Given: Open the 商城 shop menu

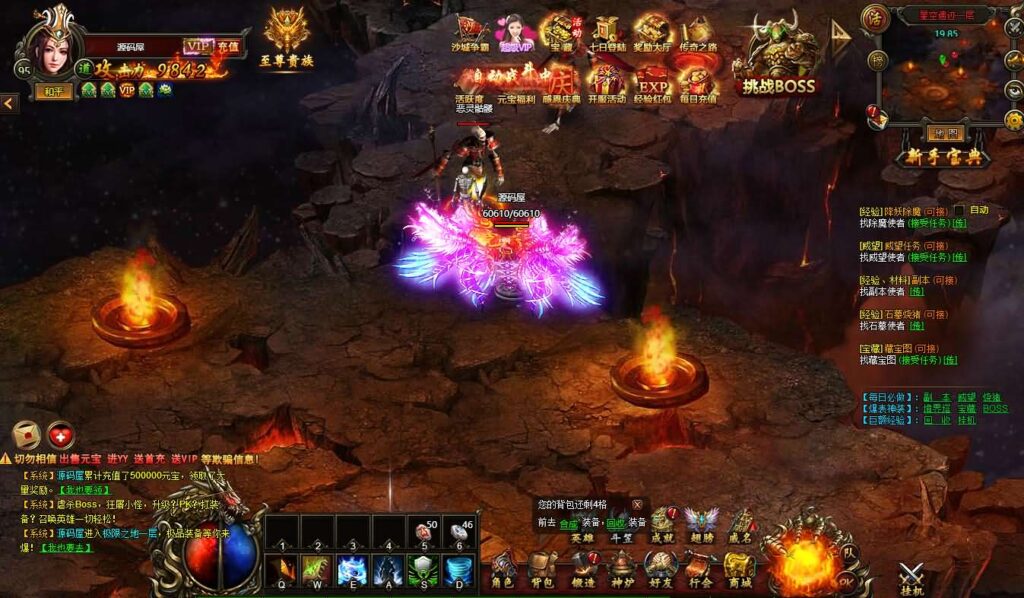Looking at the screenshot, I should (739, 570).
